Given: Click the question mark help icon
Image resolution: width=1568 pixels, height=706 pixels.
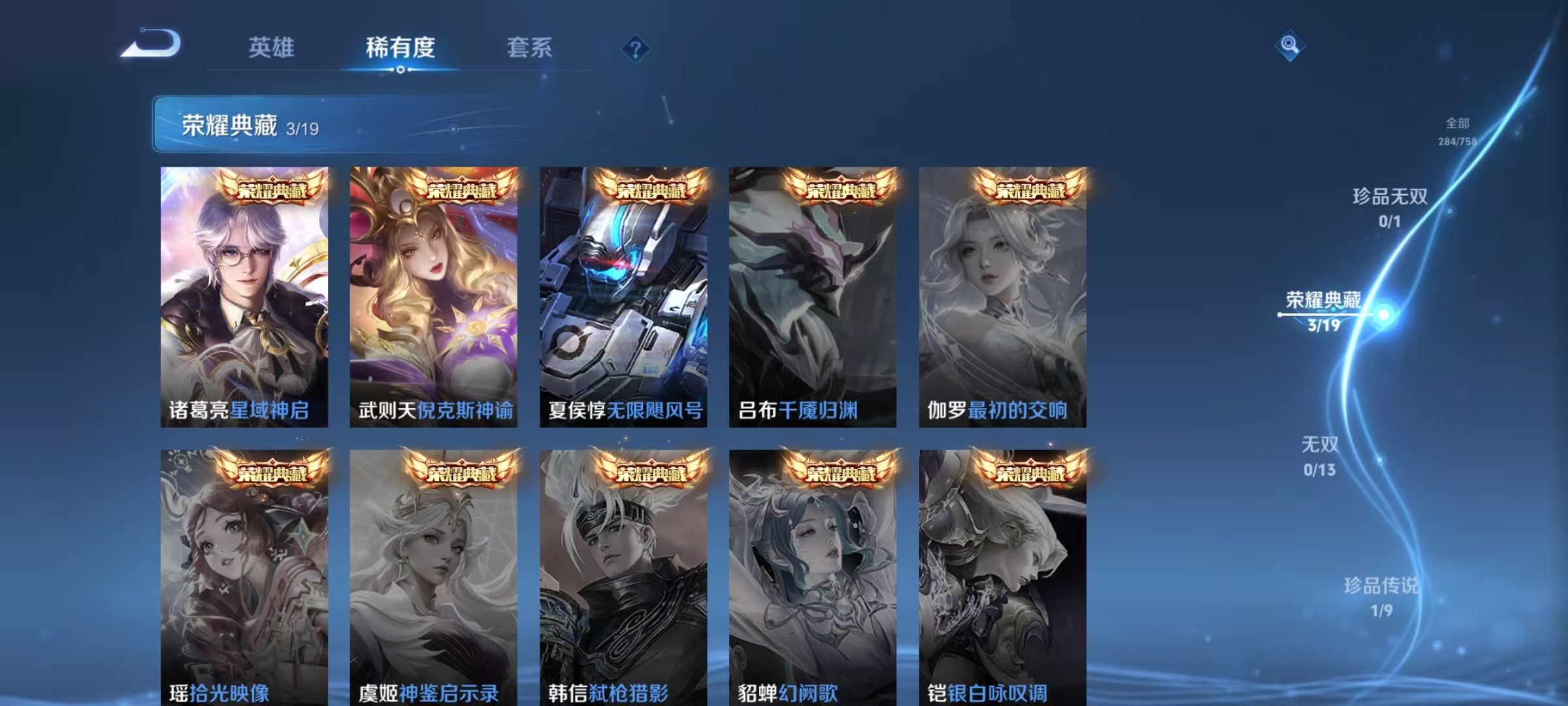Looking at the screenshot, I should coord(637,50).
